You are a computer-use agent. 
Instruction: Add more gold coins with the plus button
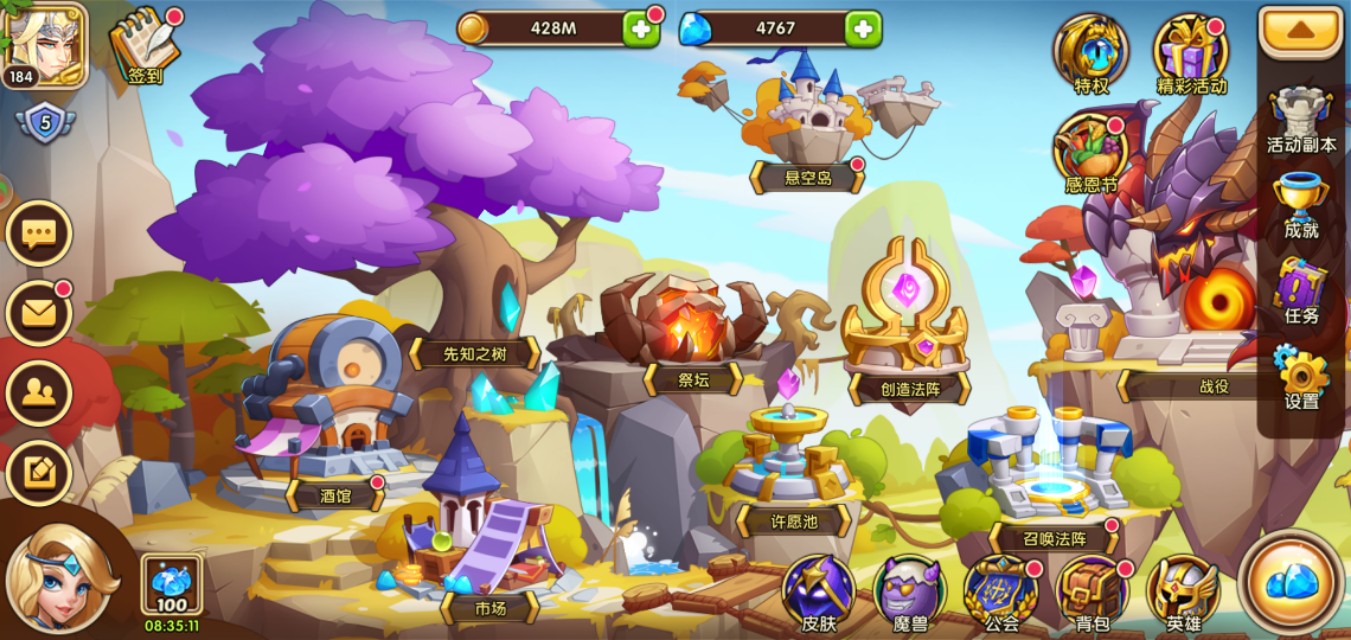pyautogui.click(x=641, y=29)
